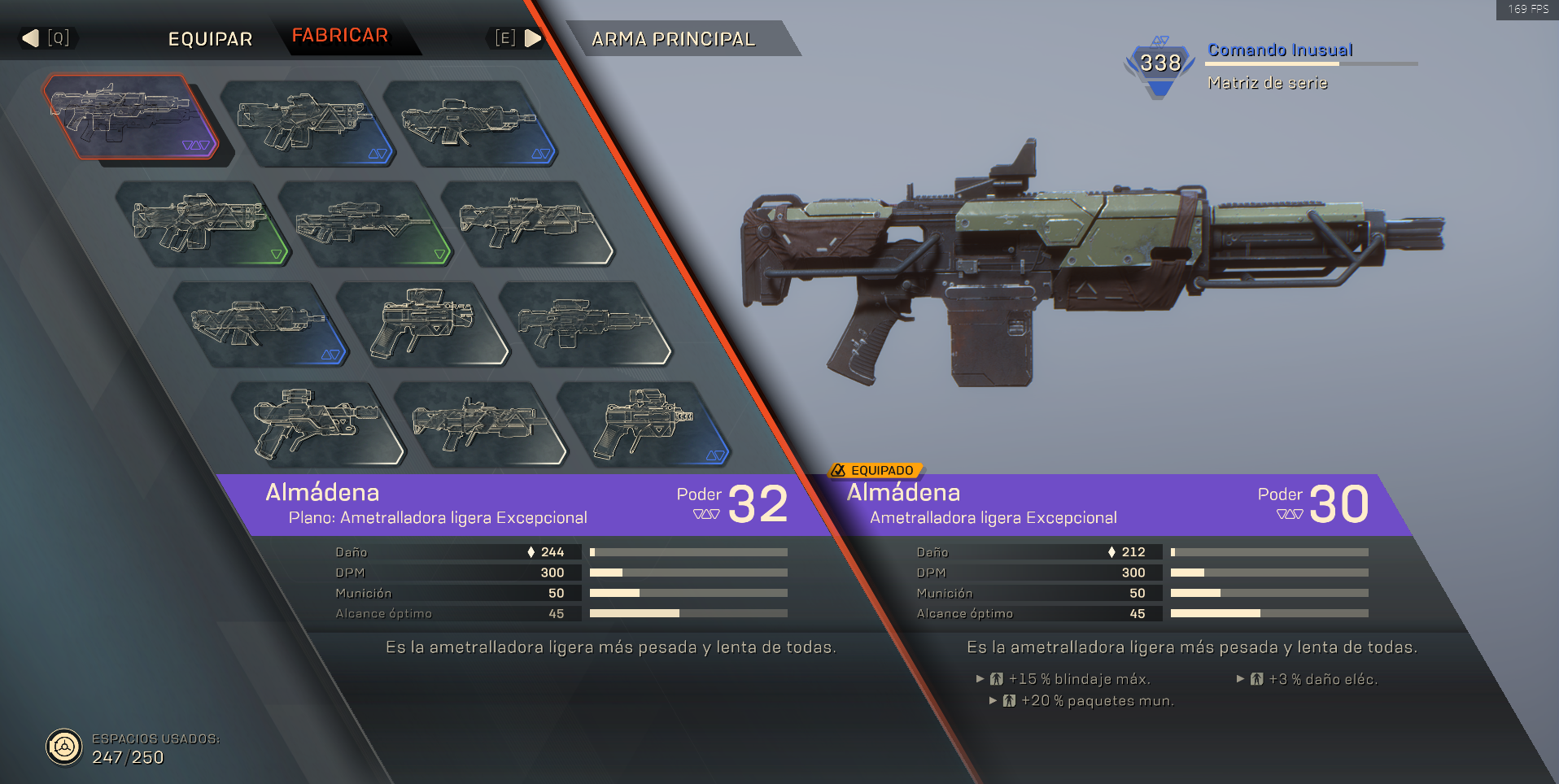Click the left arrow for previous tab
The height and width of the screenshot is (784, 1559).
31,38
